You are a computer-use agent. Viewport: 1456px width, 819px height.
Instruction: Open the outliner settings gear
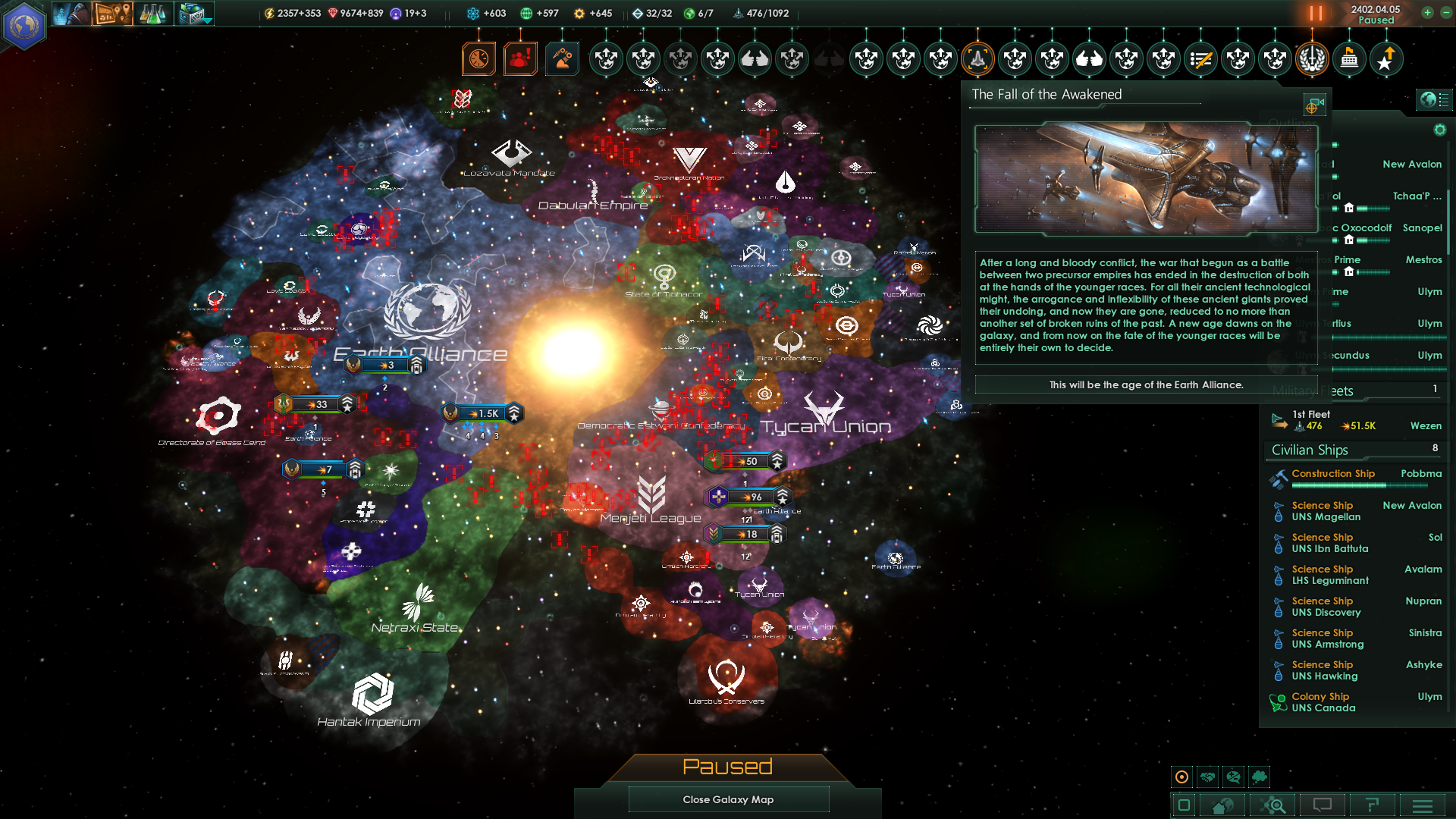click(x=1439, y=130)
